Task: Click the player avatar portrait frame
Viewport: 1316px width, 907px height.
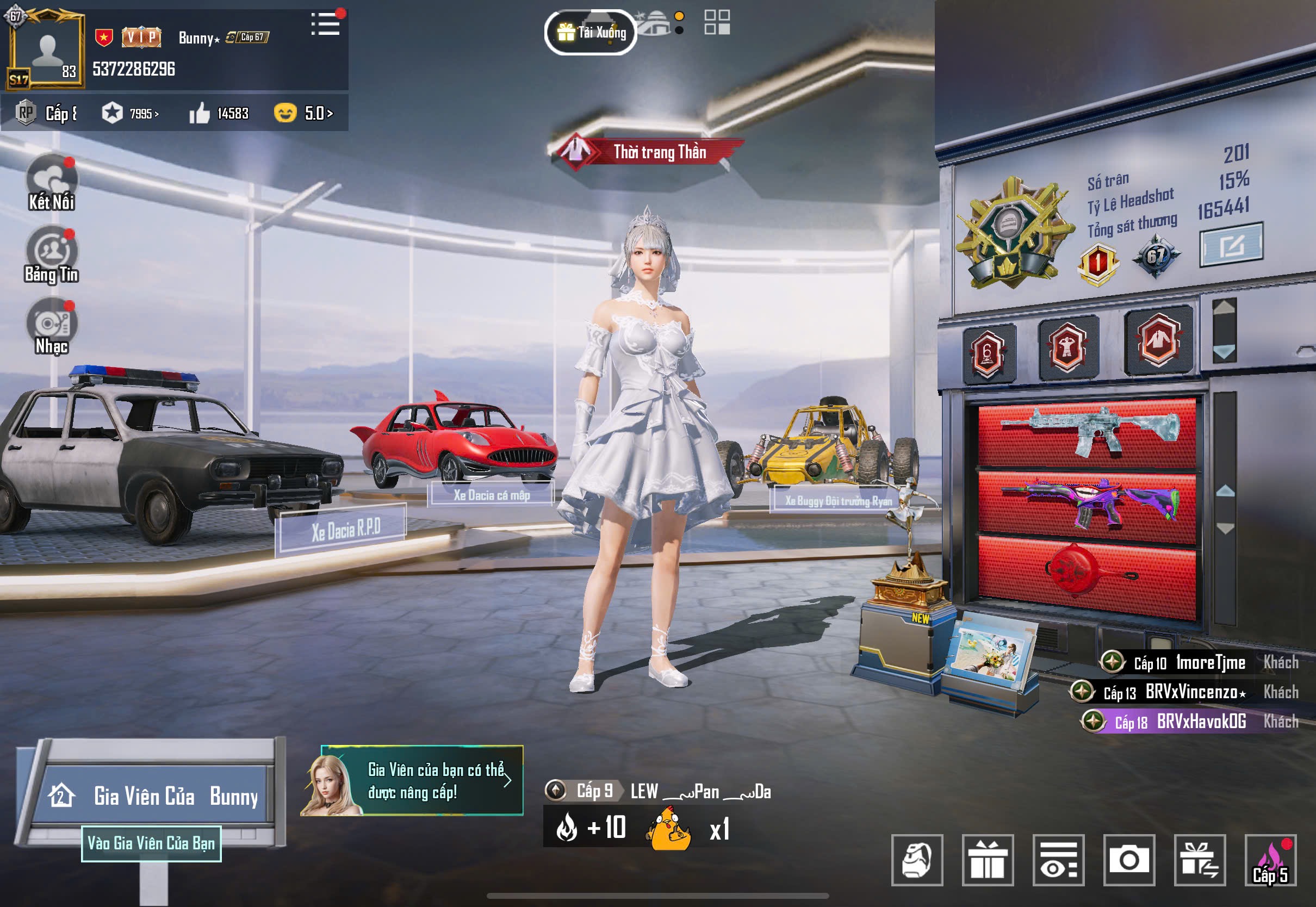Action: pyautogui.click(x=46, y=51)
